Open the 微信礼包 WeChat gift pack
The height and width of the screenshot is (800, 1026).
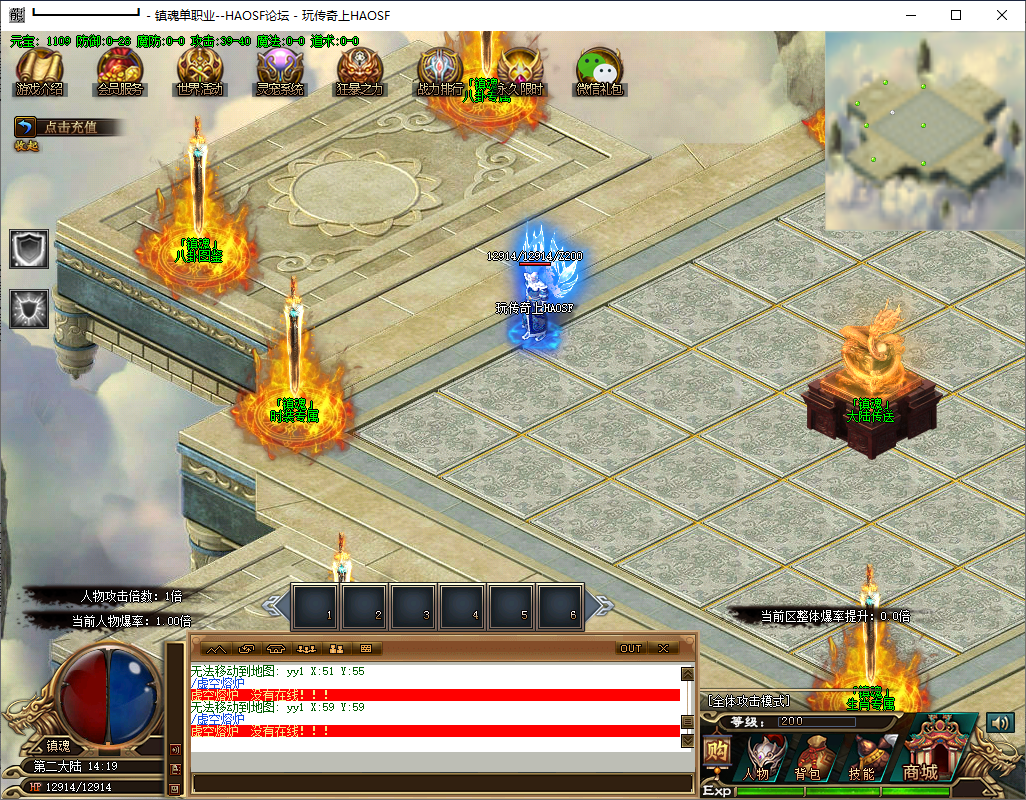(600, 71)
